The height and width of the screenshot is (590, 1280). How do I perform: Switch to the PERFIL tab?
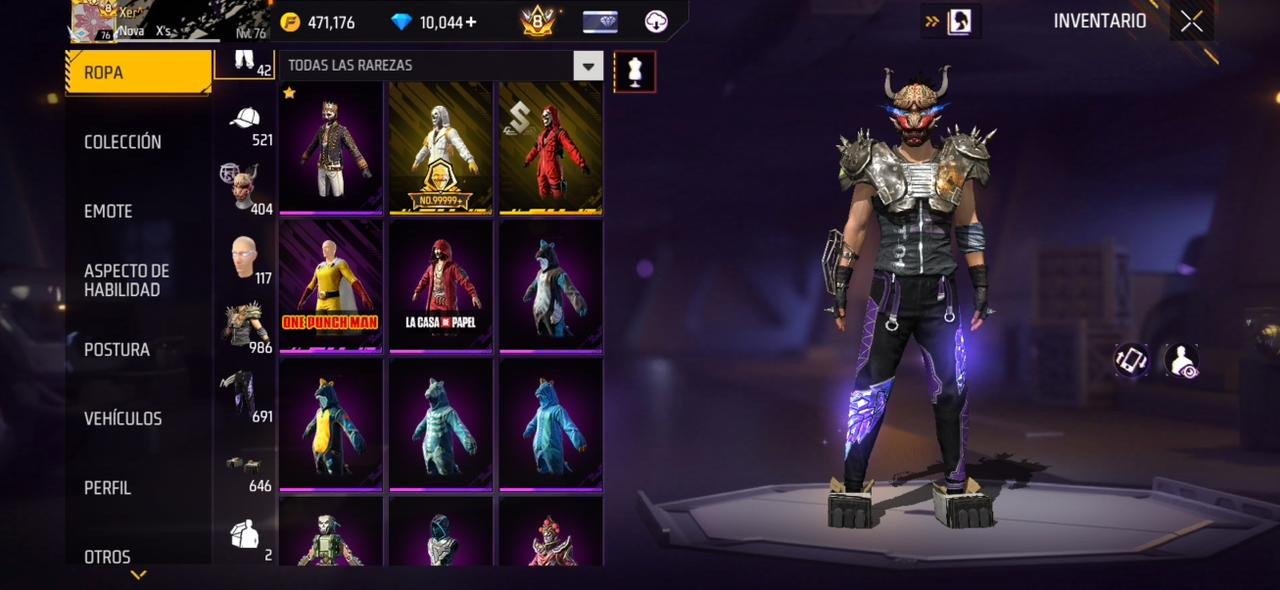tap(107, 488)
